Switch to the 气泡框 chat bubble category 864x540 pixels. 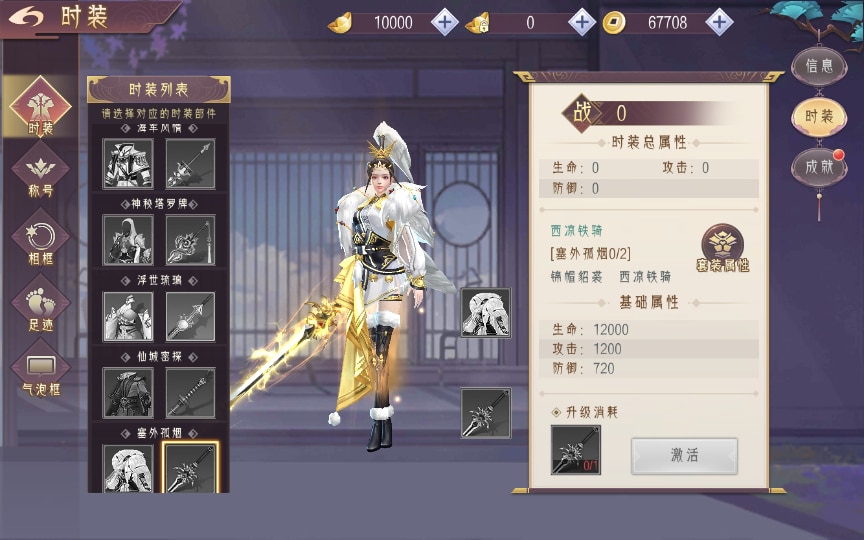tap(41, 373)
